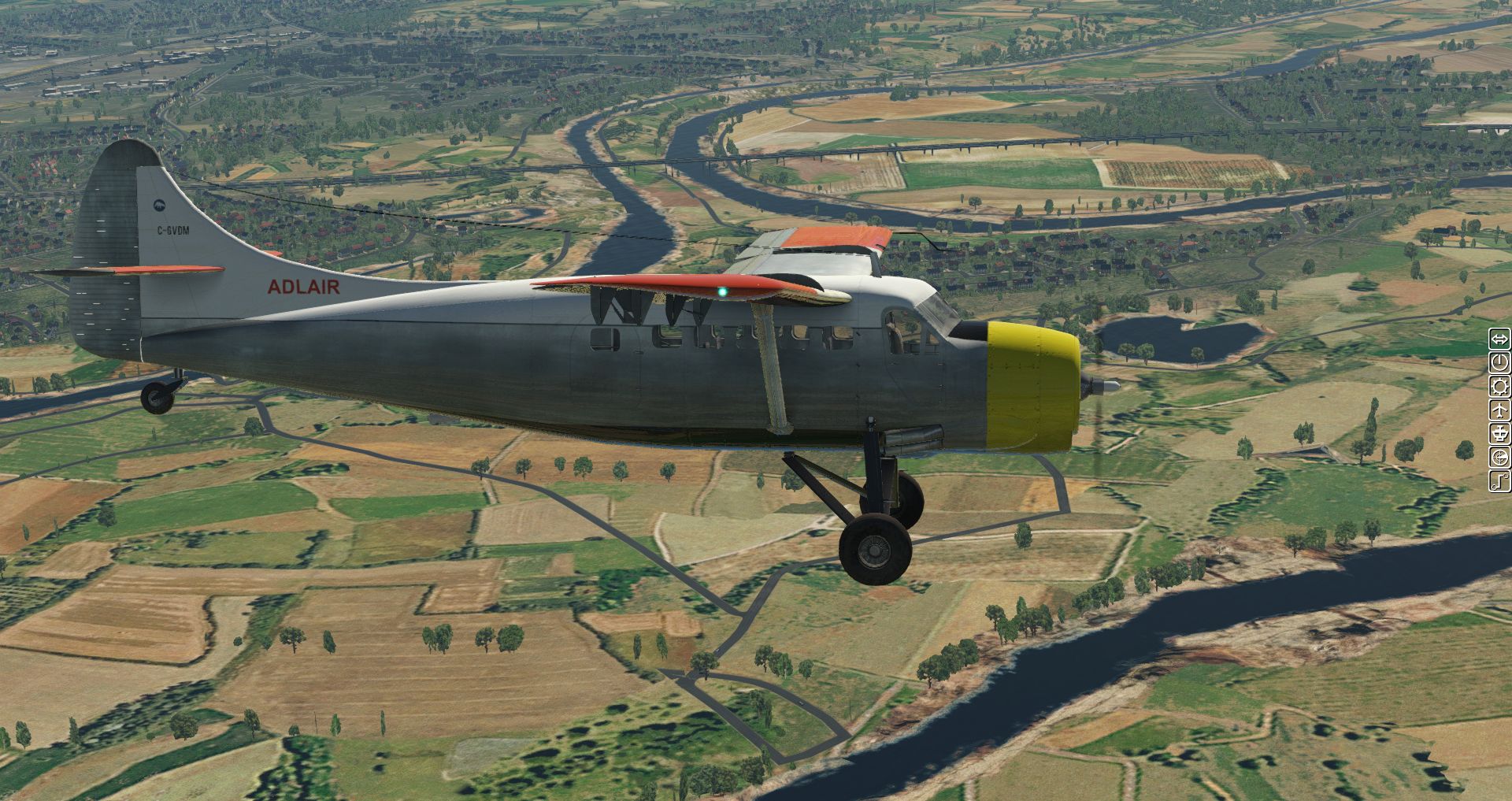This screenshot has width=1512, height=801.
Task: Click the double-arrow icon in the side toolbar
Action: 1499,339
